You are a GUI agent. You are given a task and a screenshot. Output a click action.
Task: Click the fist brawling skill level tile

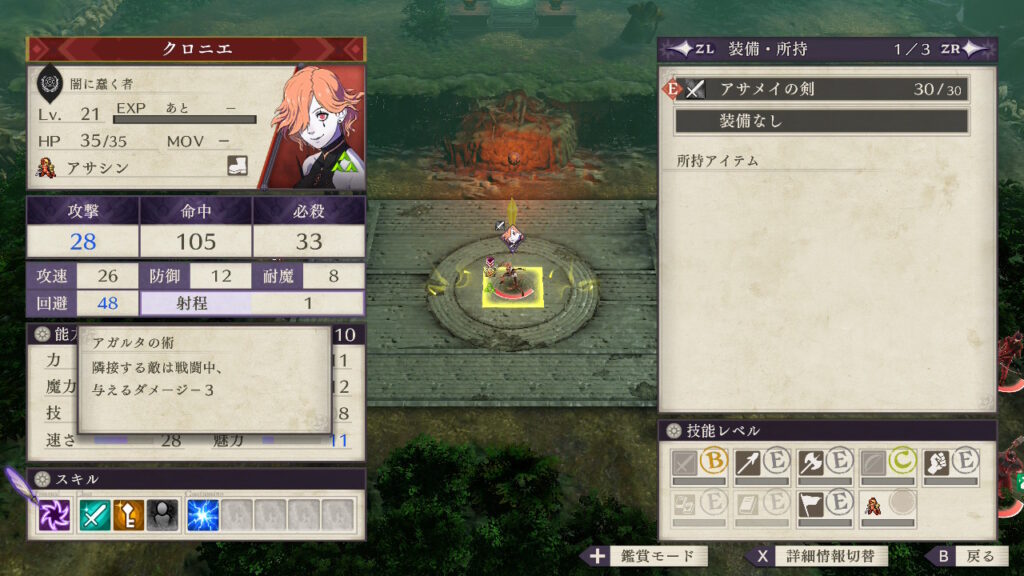(948, 465)
